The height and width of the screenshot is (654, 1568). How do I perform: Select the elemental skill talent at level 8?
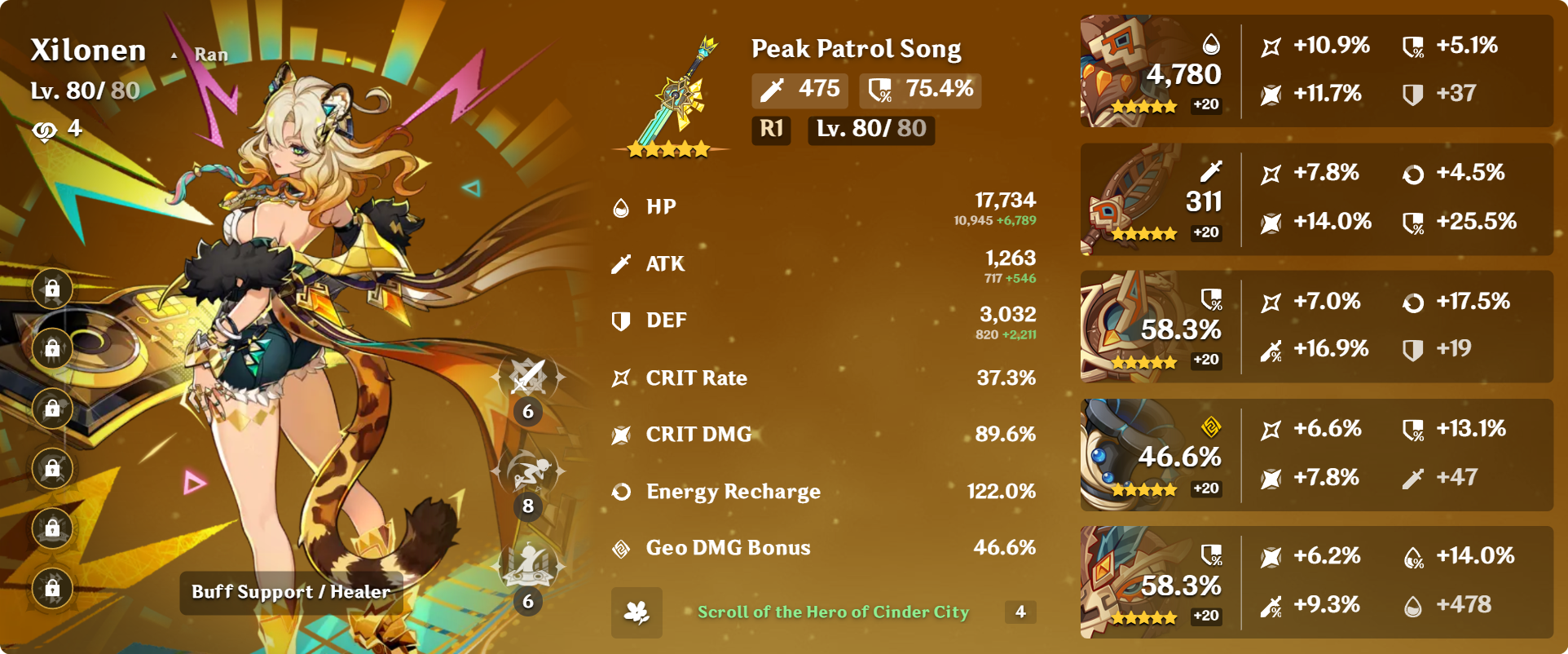click(x=528, y=472)
